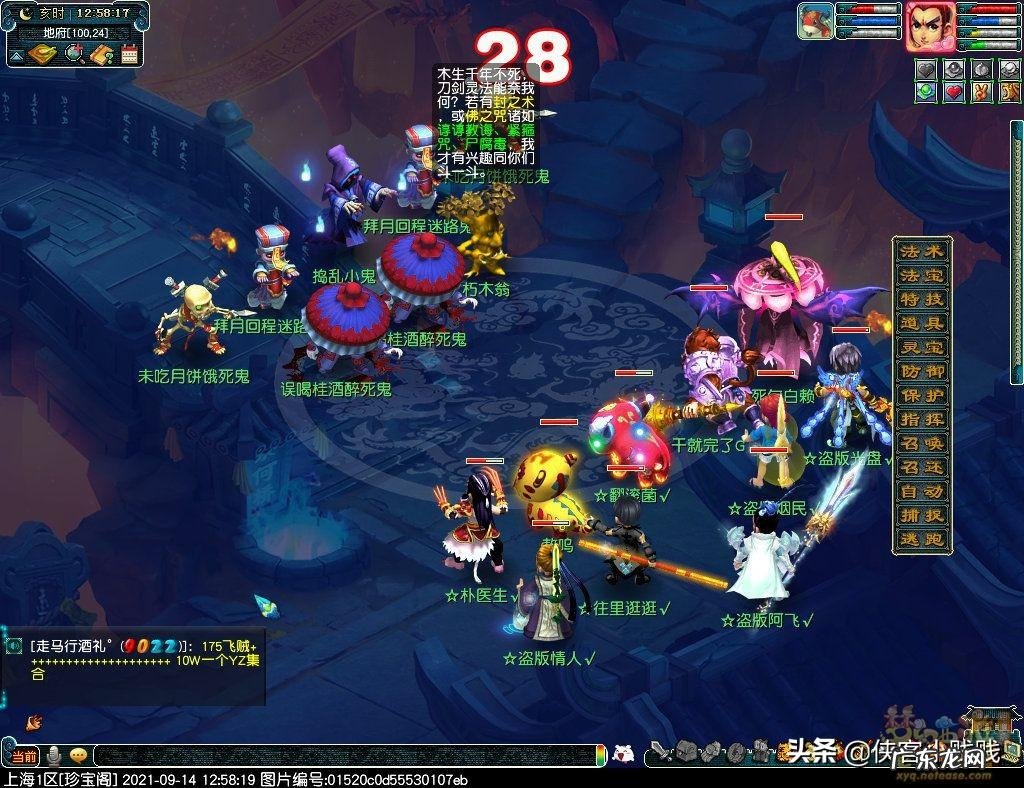
Task: Open the calendar icon under the clock
Action: click(x=129, y=55)
